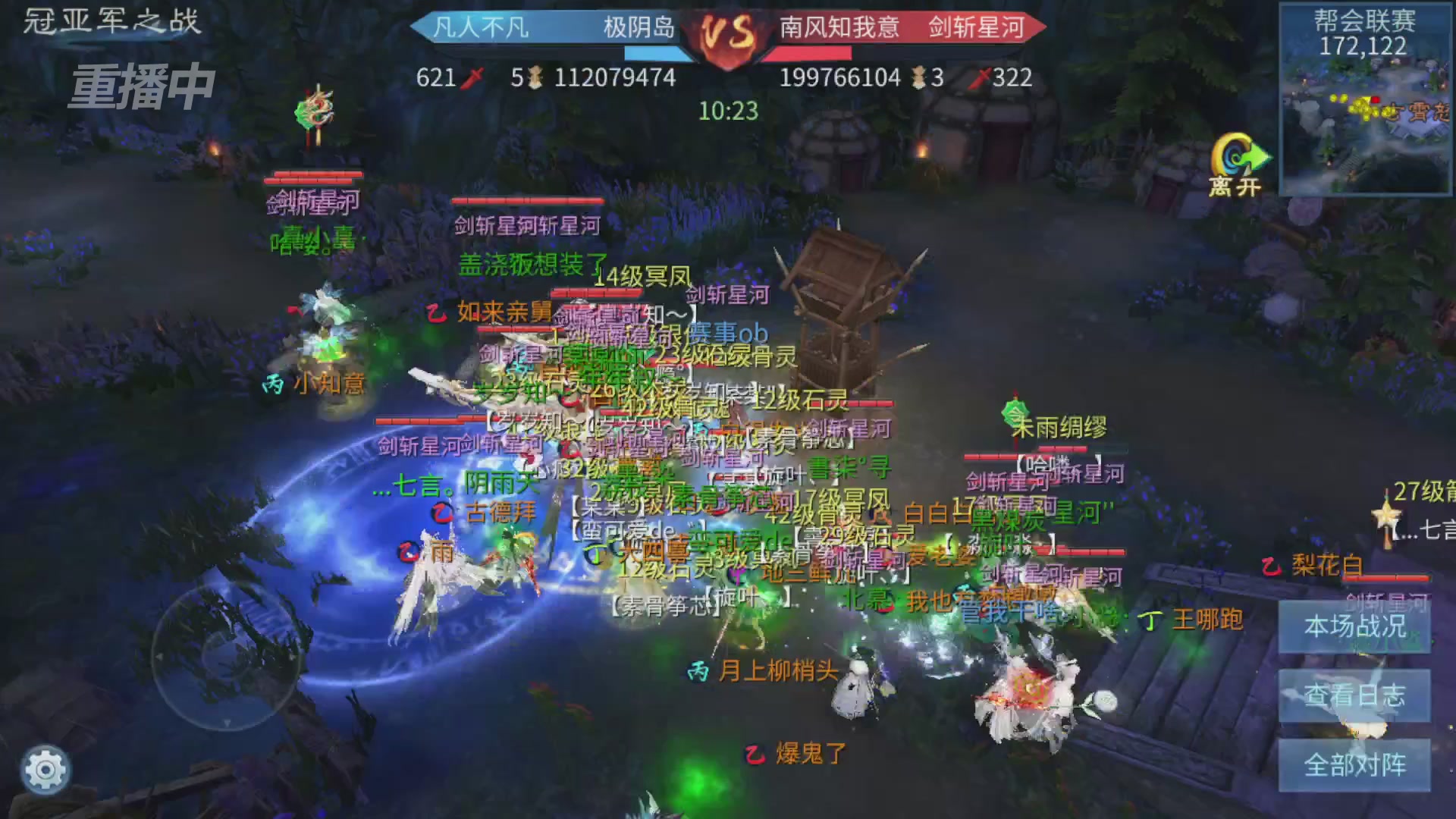Click the blue team health bar

tap(652, 53)
